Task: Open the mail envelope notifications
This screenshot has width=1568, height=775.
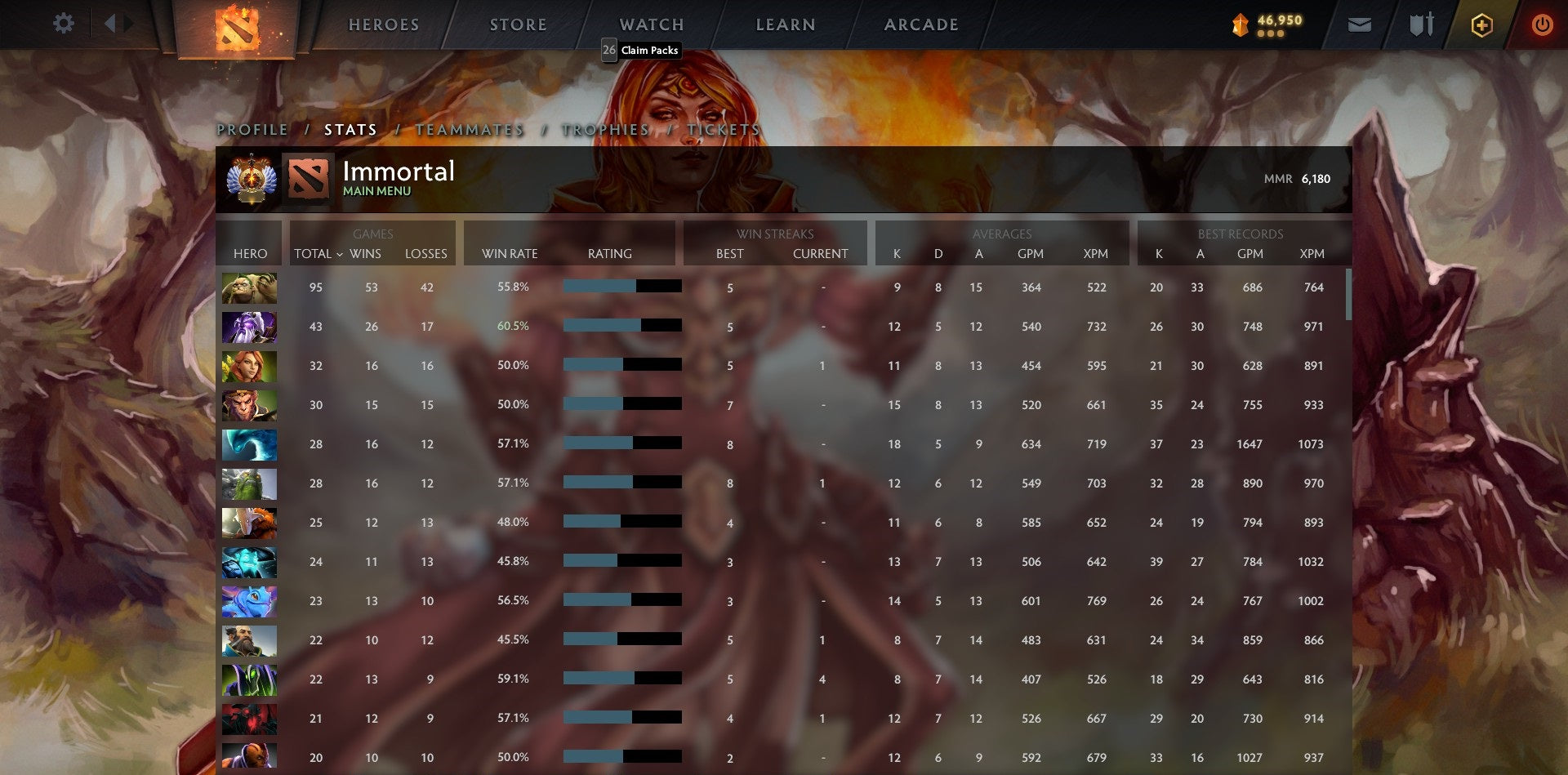Action: tap(1361, 24)
